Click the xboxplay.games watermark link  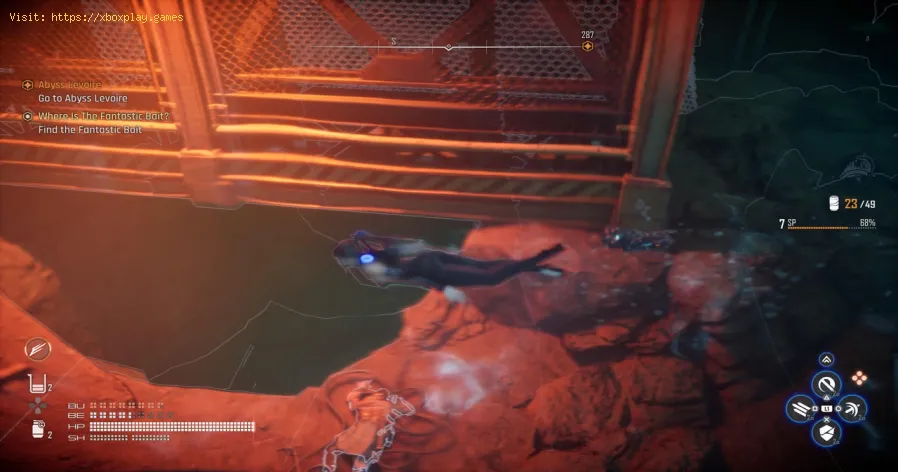click(97, 18)
